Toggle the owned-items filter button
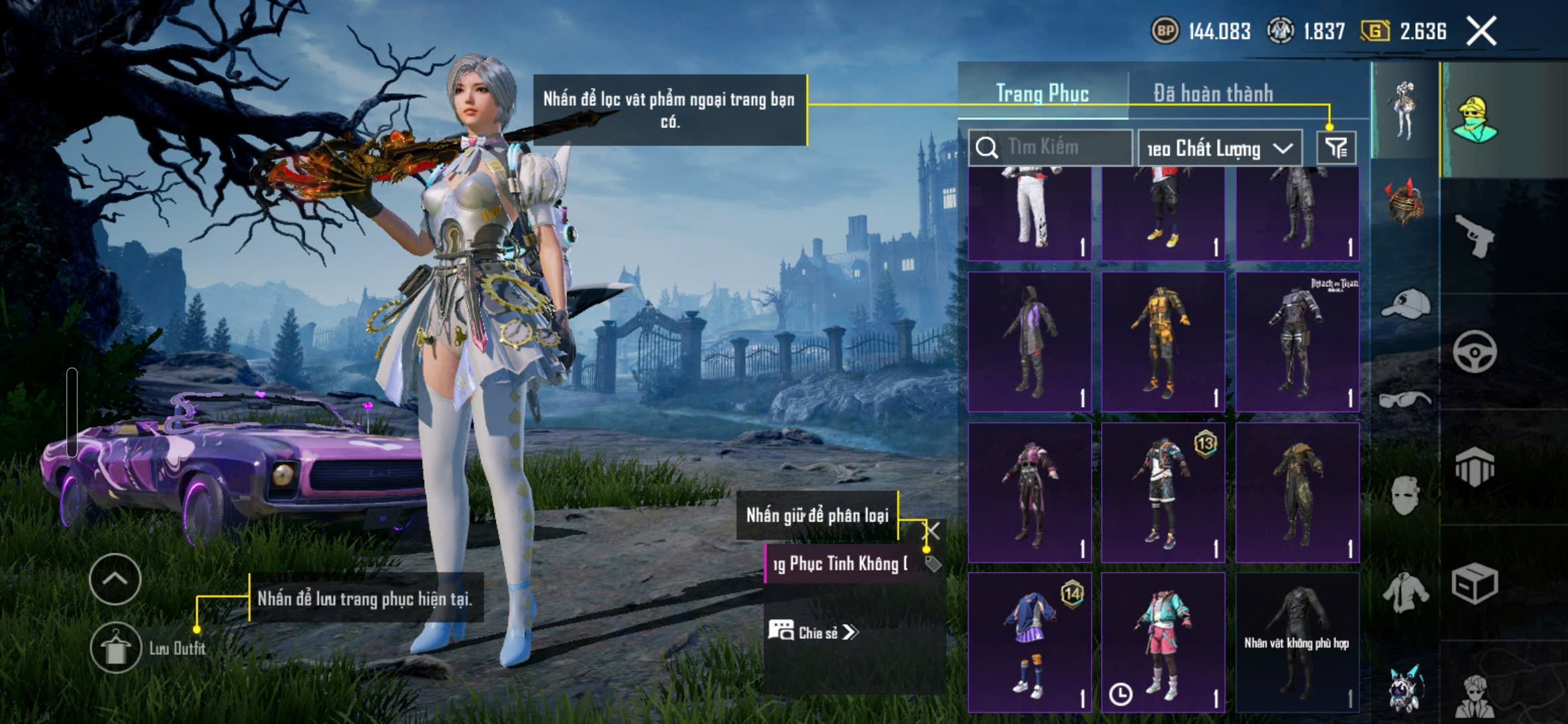Image resolution: width=1568 pixels, height=724 pixels. tap(1336, 148)
